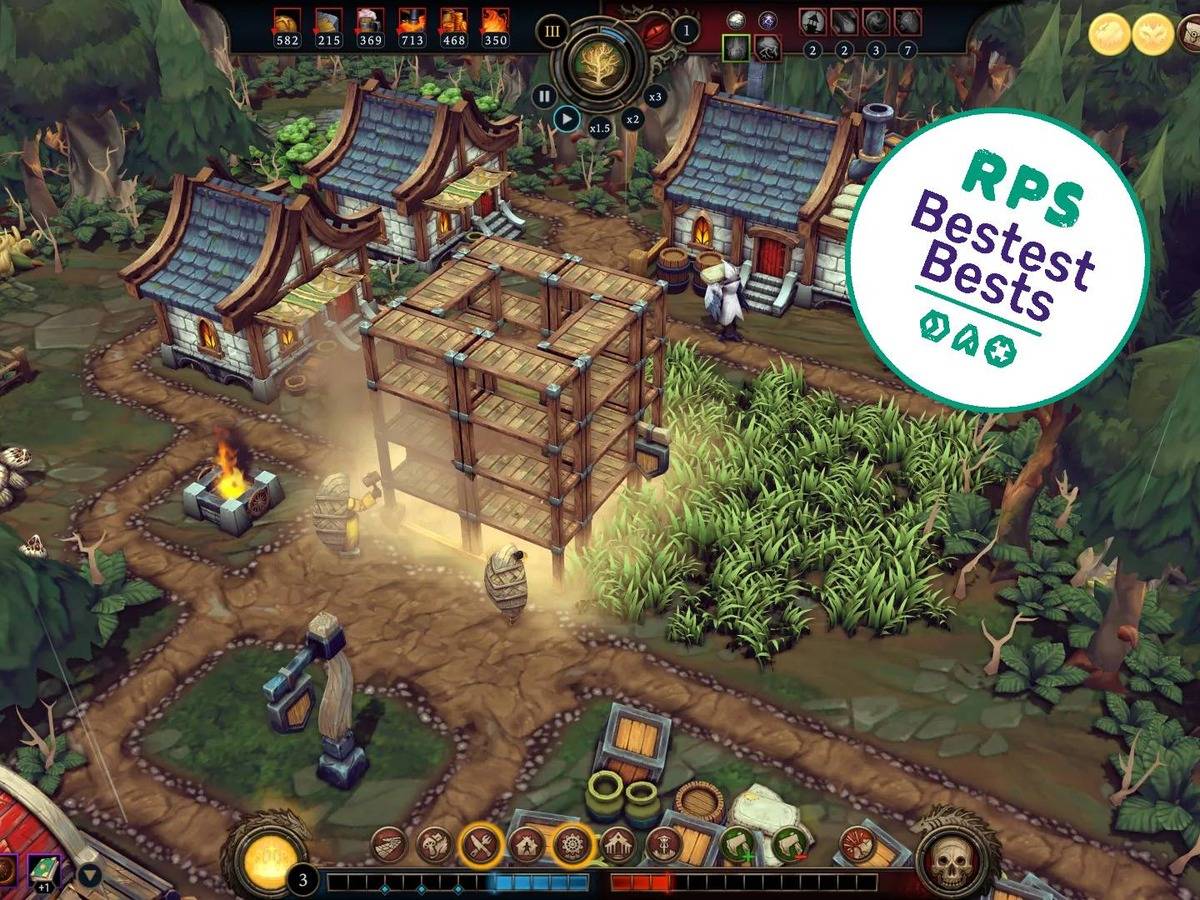The image size is (1200, 900).
Task: Select the green-highlighted effect icon
Action: [x=737, y=47]
